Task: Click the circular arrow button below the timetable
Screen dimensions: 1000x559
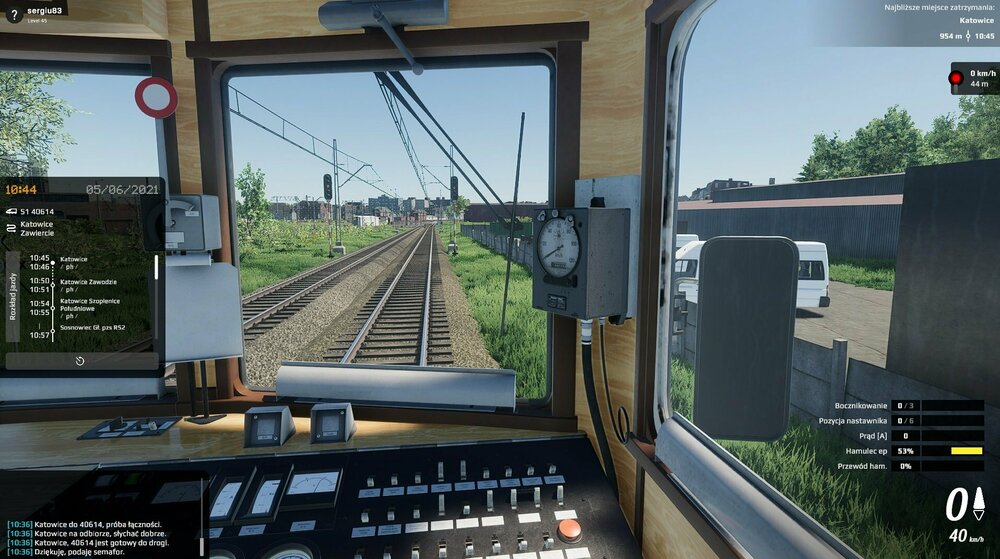Action: (80, 360)
